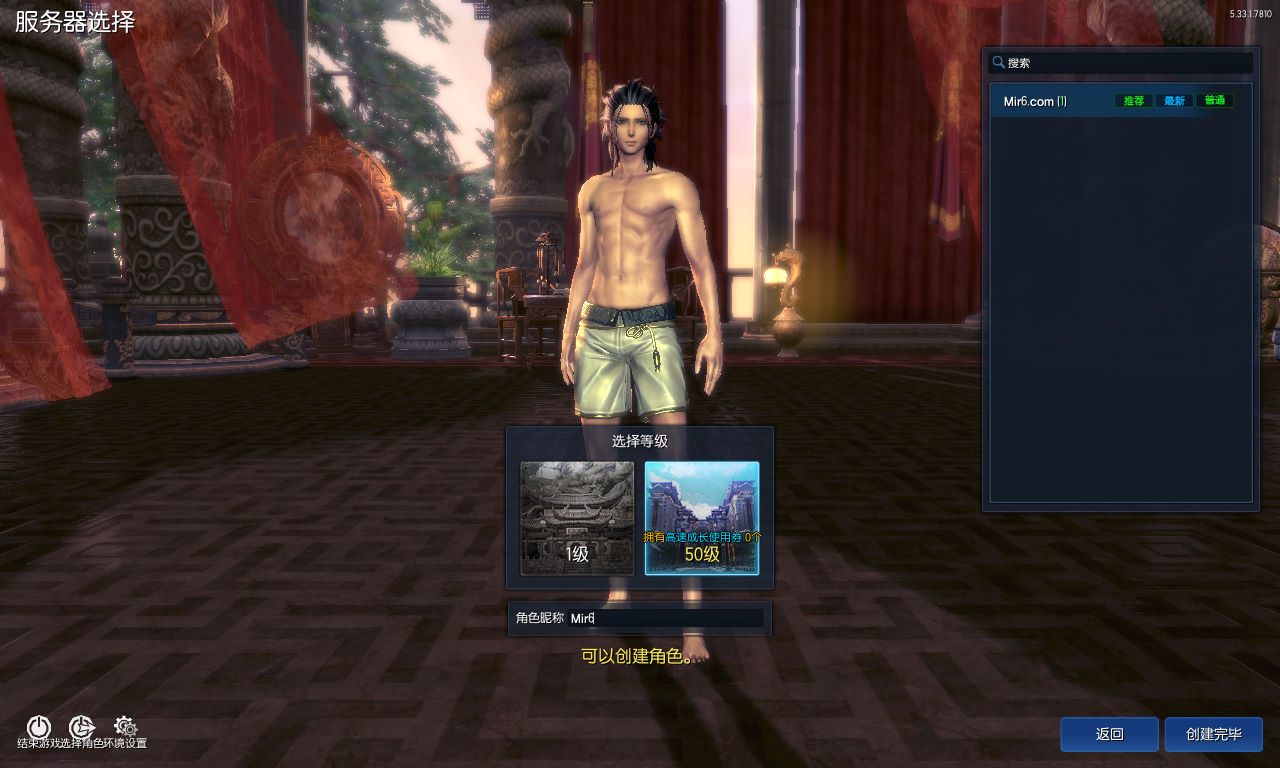Choose the 50级 starting level tile
This screenshot has width=1280, height=768.
702,518
